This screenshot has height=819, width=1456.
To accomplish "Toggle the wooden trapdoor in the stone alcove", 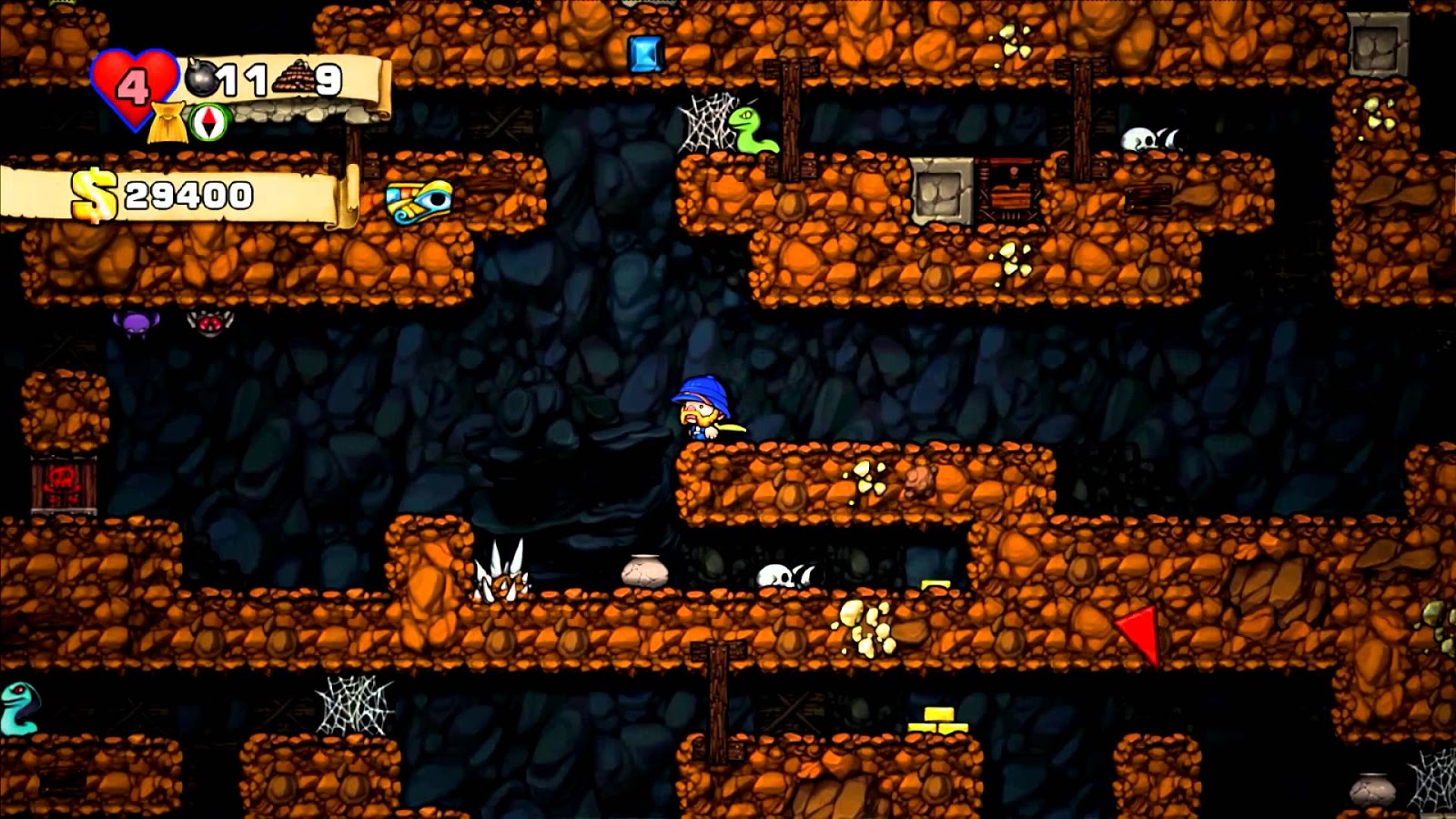I will (x=1008, y=191).
